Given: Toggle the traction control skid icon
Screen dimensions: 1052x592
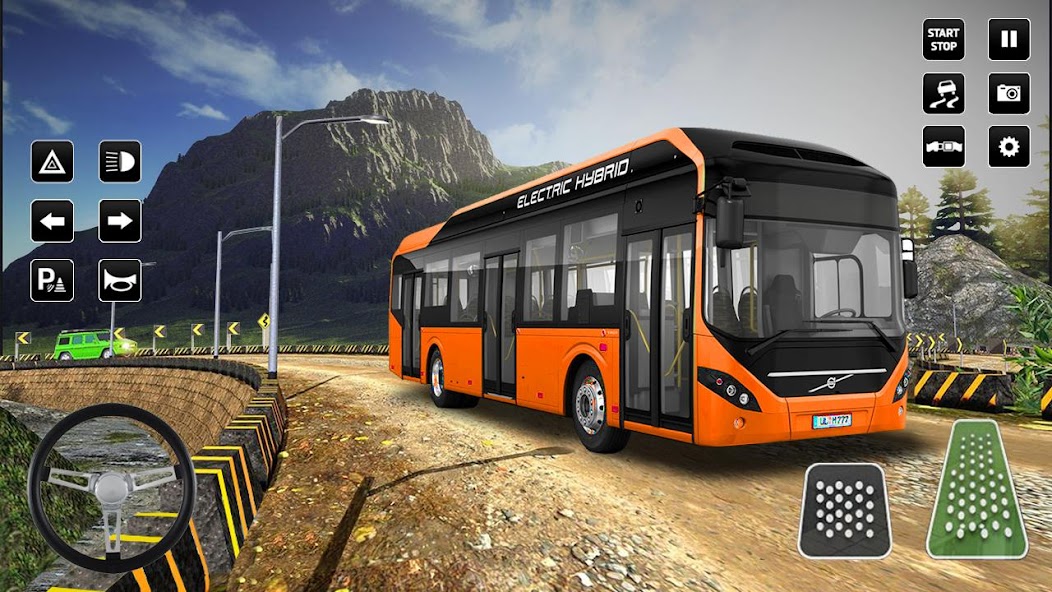Looking at the screenshot, I should click(943, 93).
